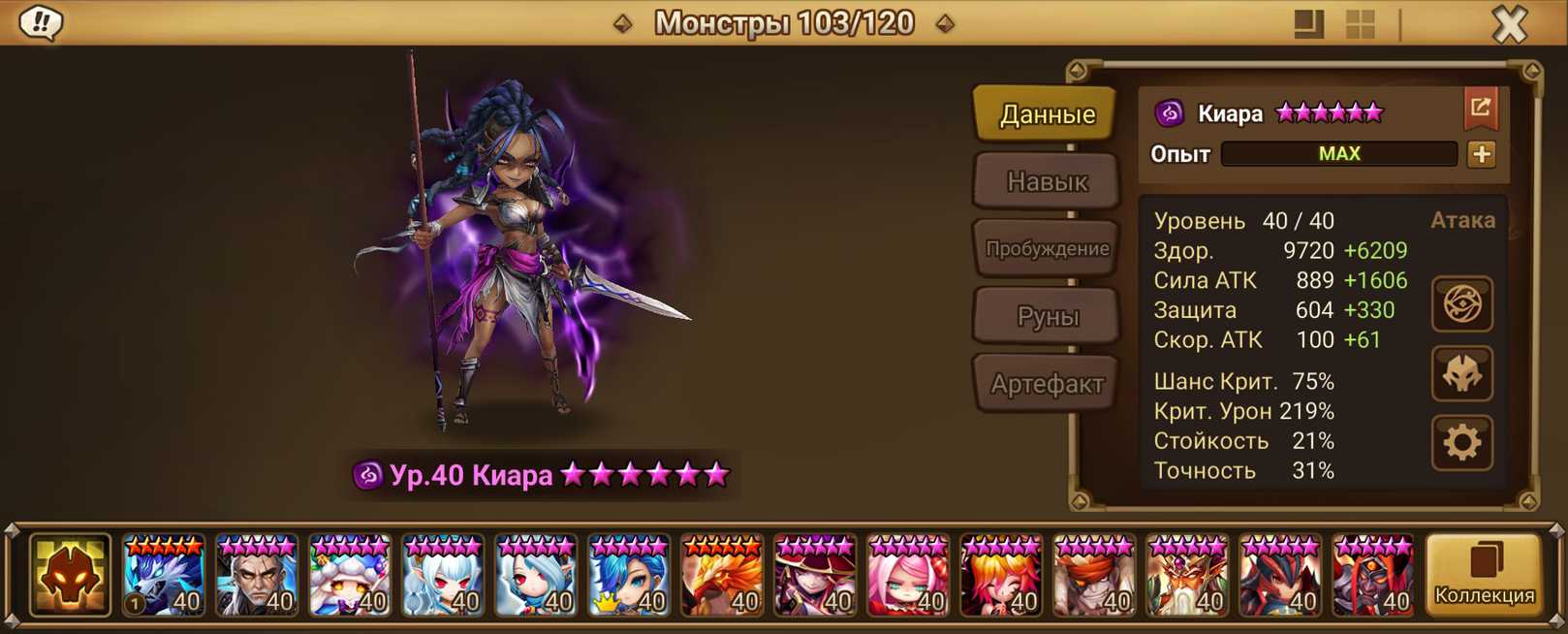
Task: Open the Пробуждение tab
Action: pos(1047,248)
